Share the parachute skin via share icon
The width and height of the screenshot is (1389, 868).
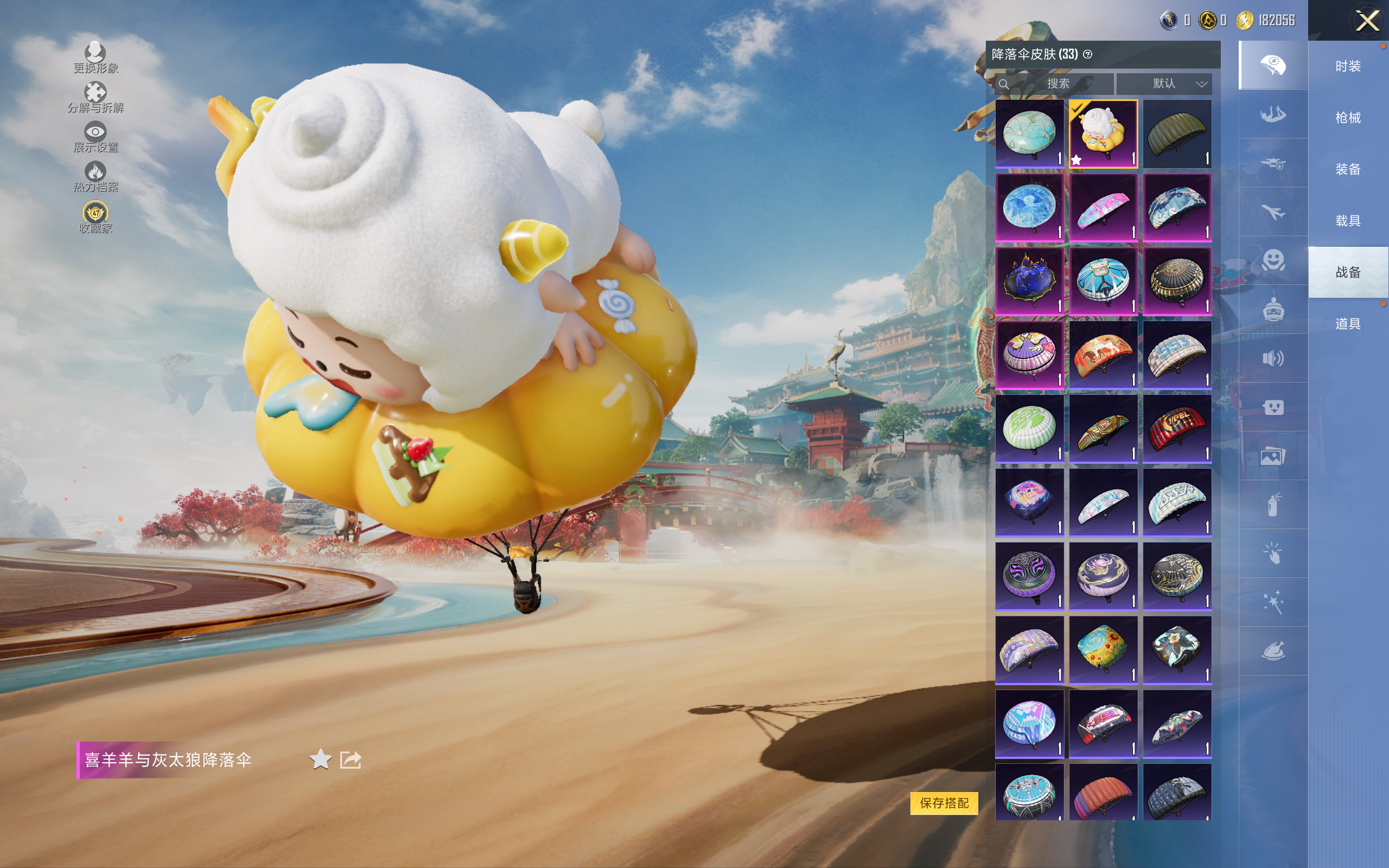350,759
